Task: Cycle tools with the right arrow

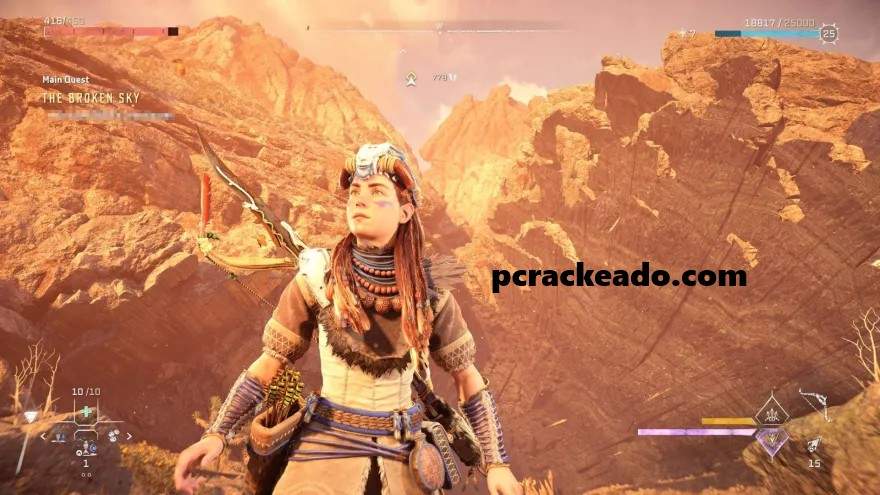Action: click(x=131, y=436)
